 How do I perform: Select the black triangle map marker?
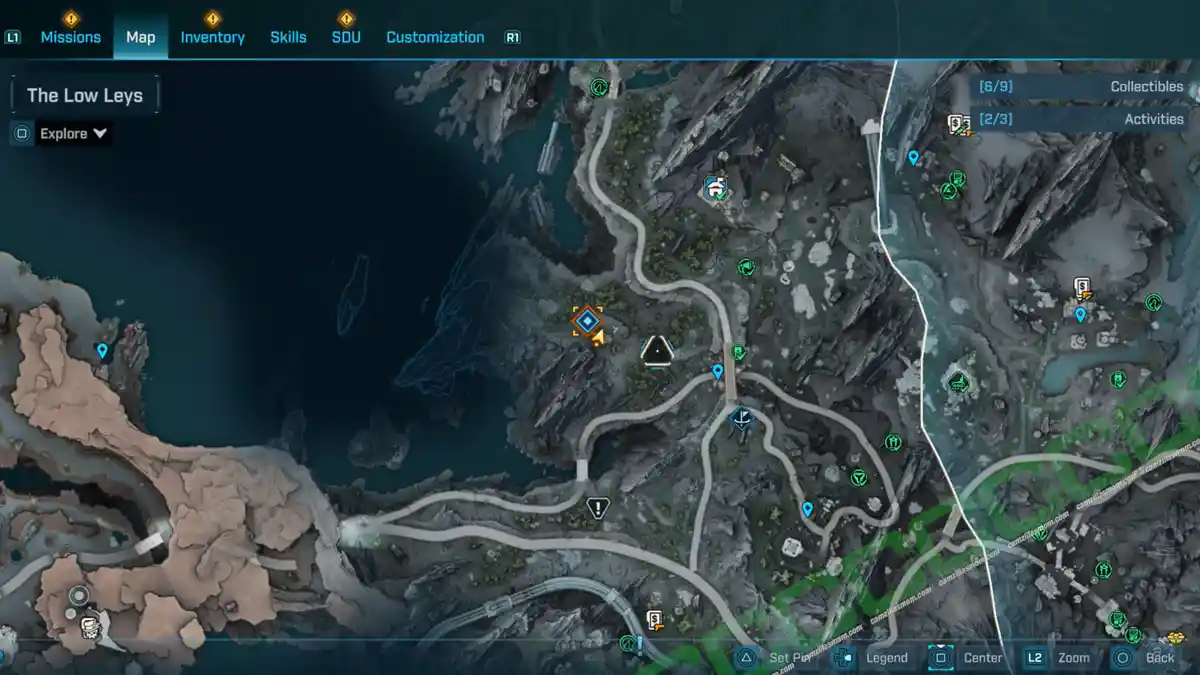click(x=657, y=350)
